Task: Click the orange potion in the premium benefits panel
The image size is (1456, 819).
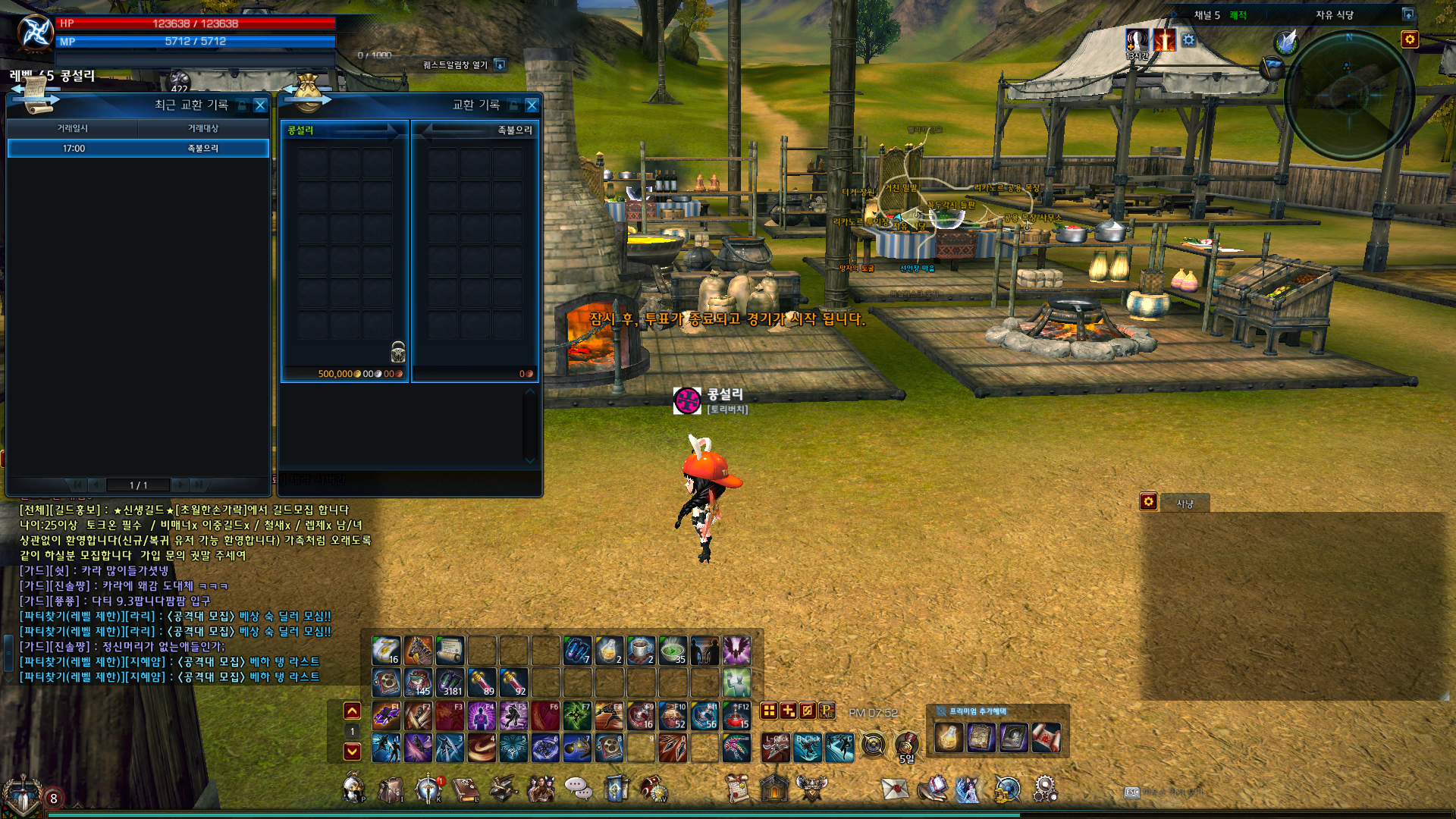Action: (x=948, y=737)
